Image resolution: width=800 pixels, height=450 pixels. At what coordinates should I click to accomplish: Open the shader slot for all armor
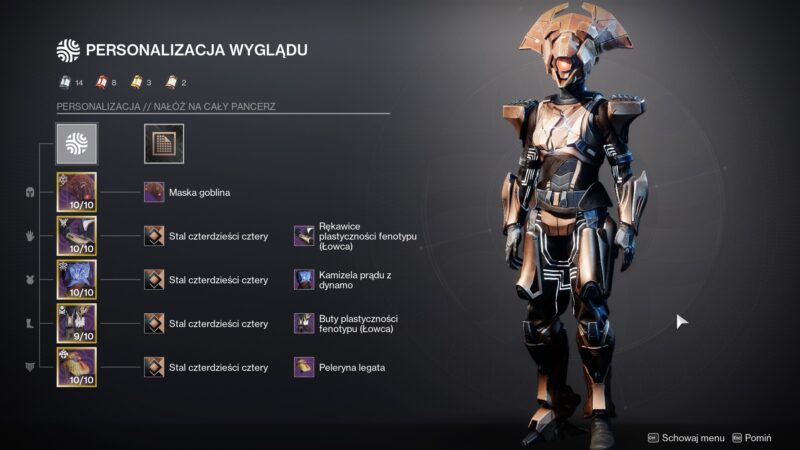[x=161, y=144]
